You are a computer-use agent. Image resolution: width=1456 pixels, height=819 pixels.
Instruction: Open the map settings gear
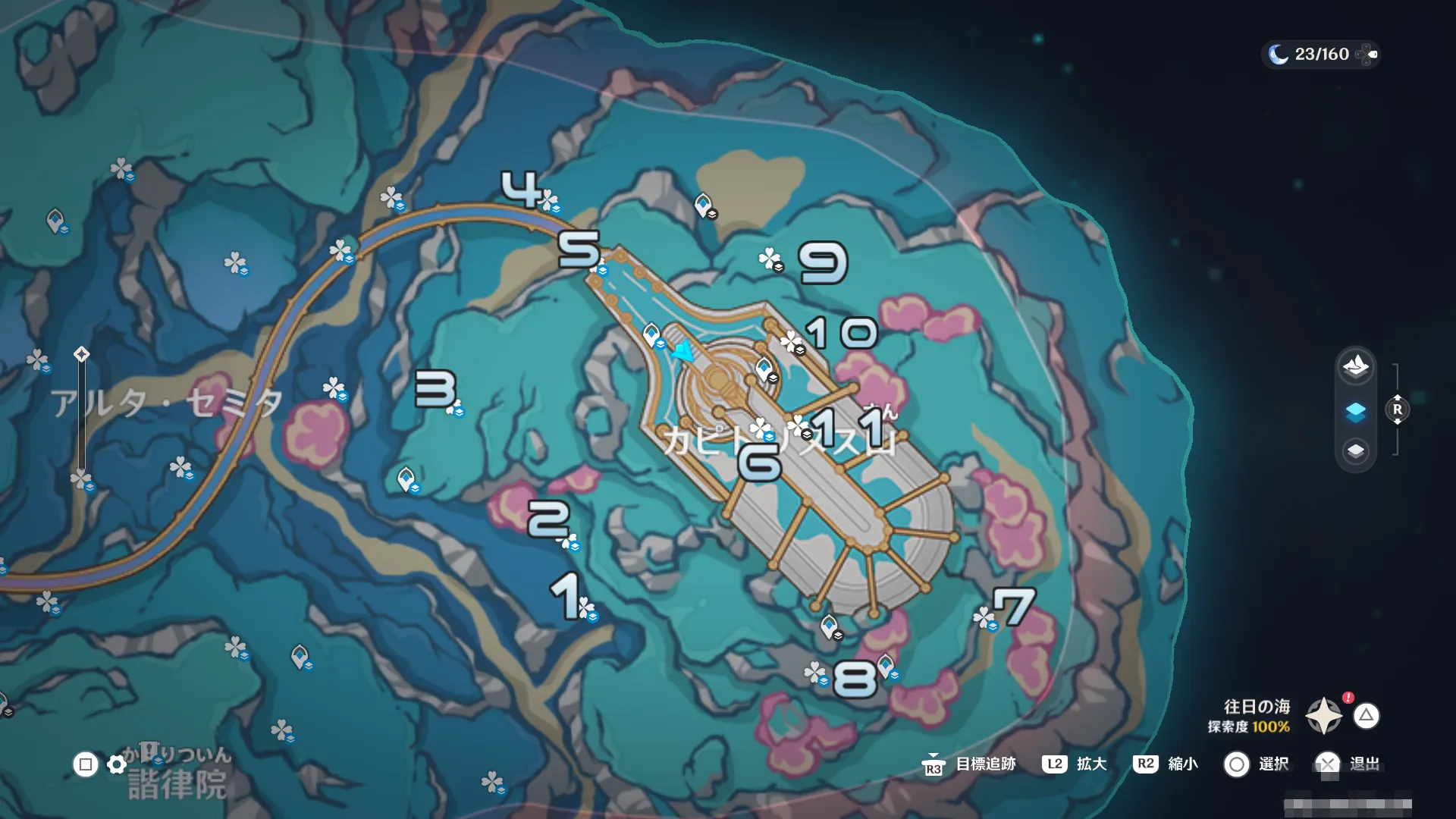pos(117,764)
